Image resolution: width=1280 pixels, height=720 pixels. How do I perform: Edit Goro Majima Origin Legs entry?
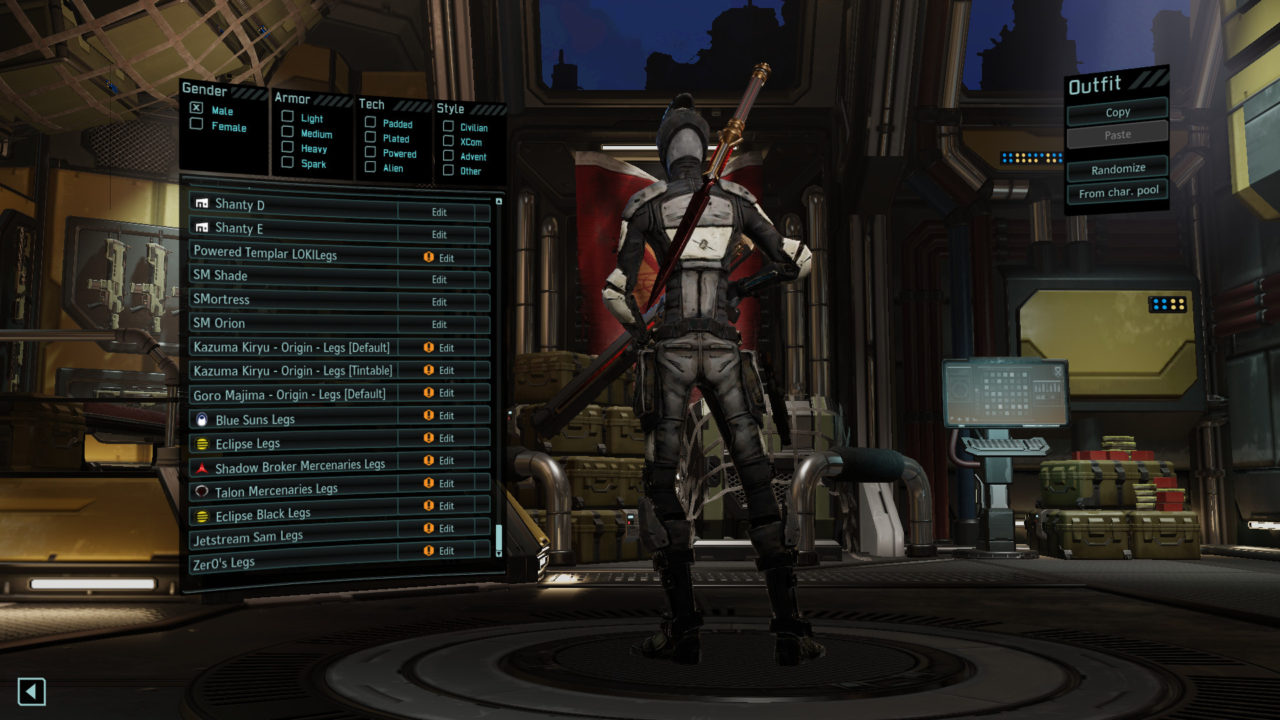(446, 393)
